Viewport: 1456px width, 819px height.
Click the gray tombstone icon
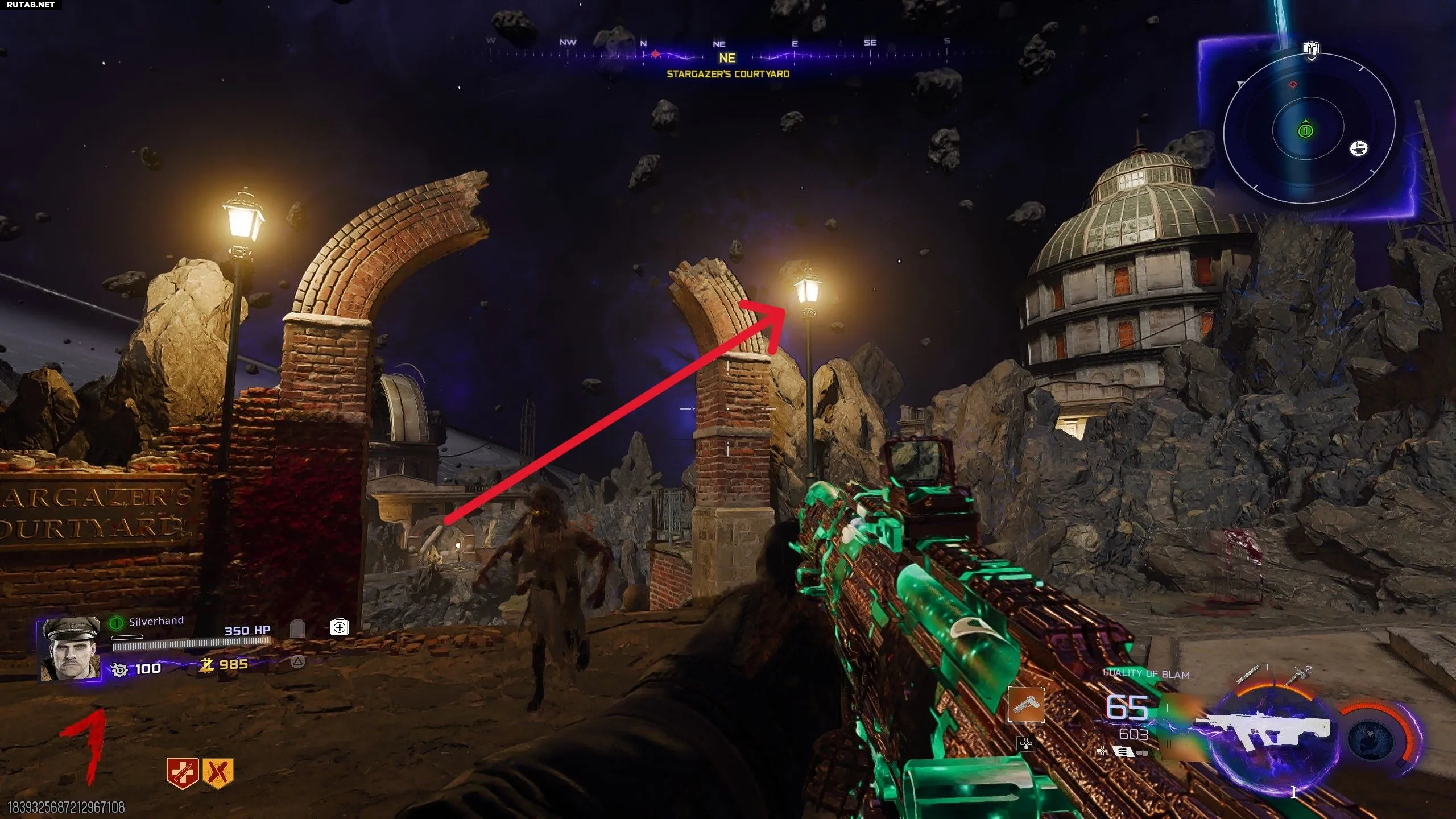[x=297, y=629]
